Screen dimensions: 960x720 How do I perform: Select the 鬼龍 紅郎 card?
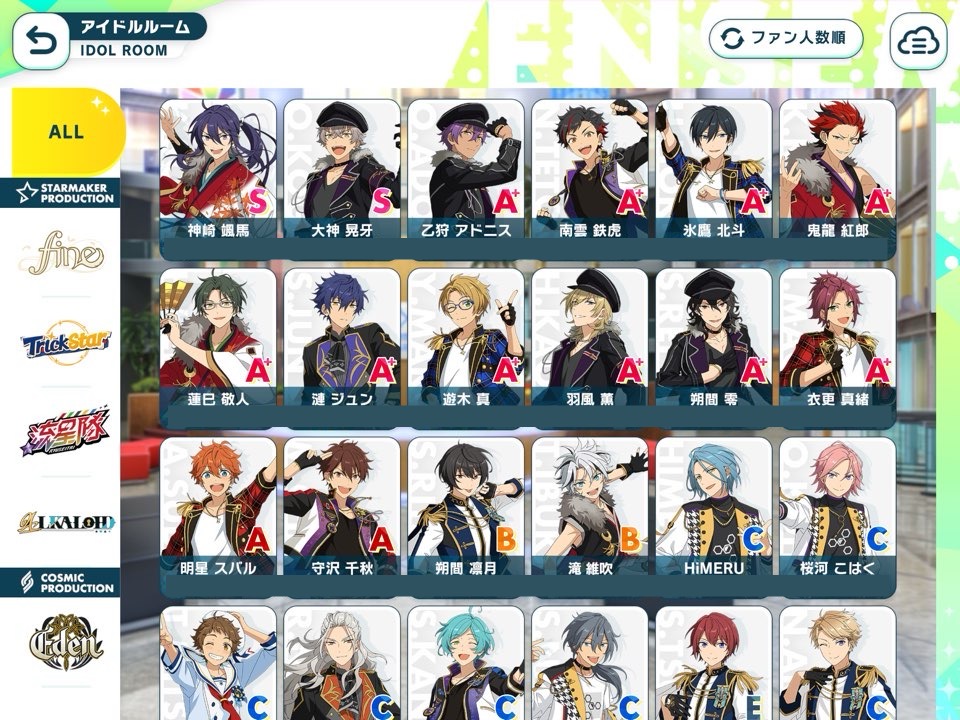(x=838, y=170)
